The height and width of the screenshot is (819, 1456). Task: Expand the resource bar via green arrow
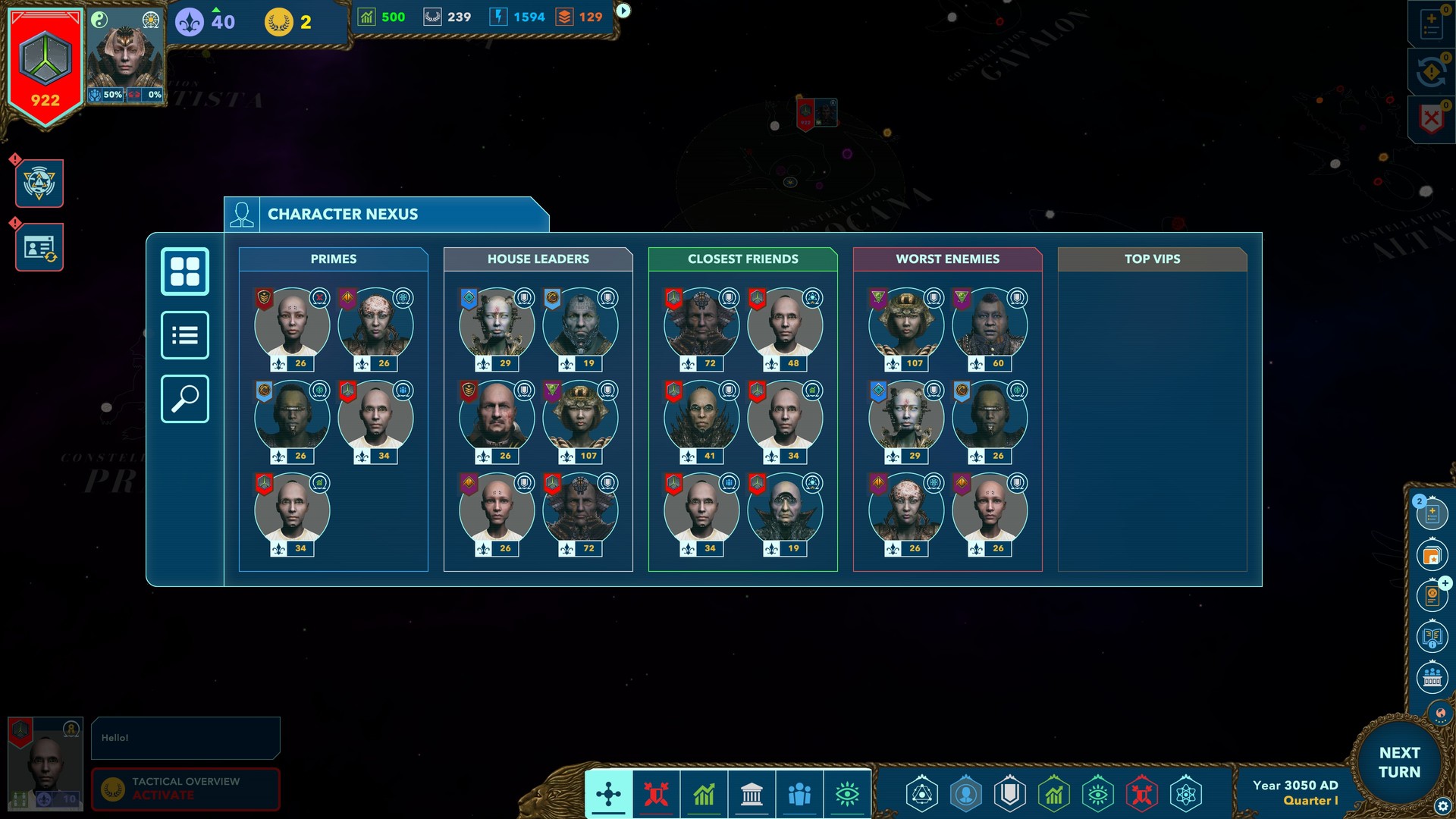click(x=622, y=10)
